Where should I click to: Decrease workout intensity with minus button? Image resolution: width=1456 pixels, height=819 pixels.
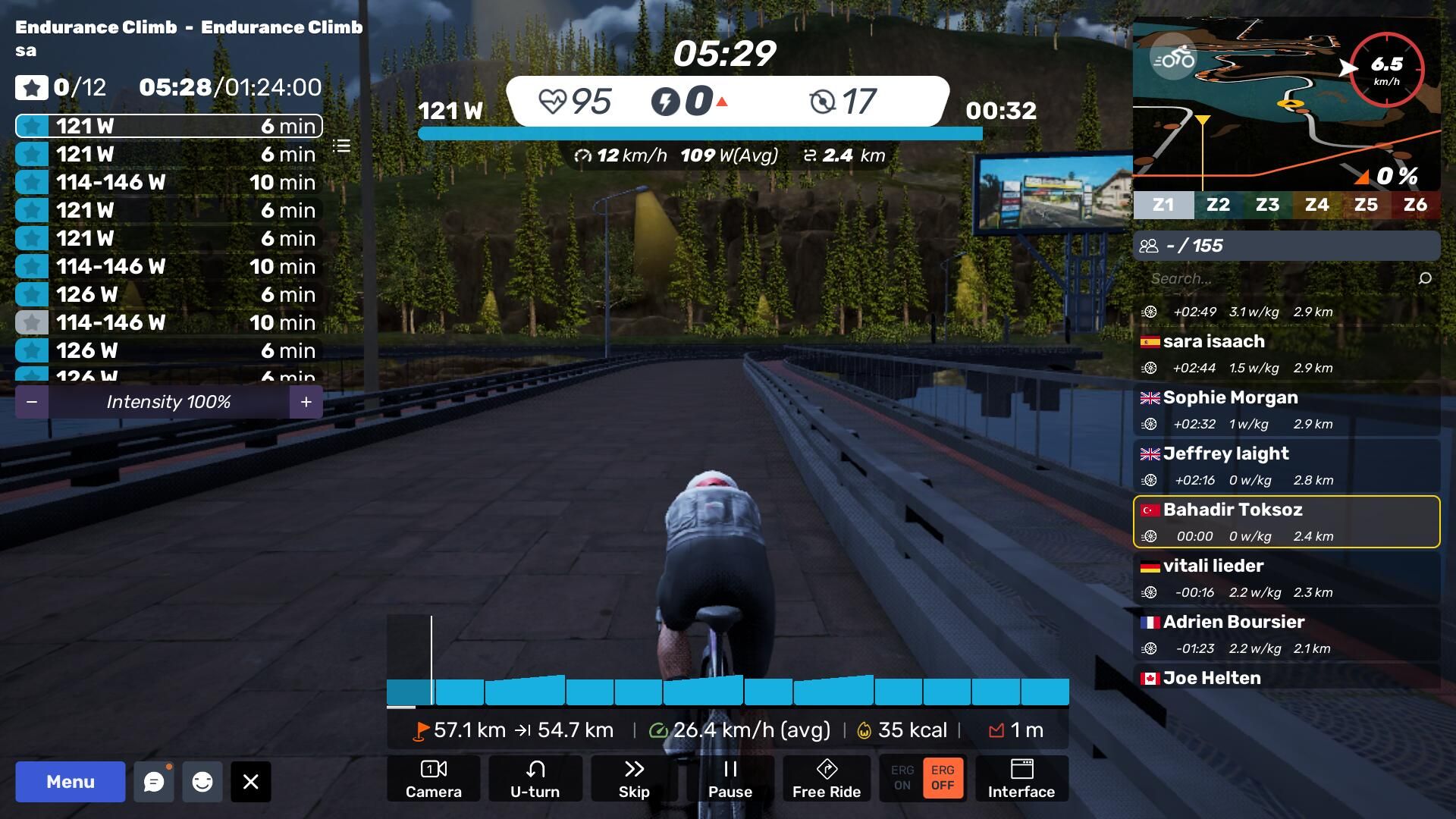[32, 402]
